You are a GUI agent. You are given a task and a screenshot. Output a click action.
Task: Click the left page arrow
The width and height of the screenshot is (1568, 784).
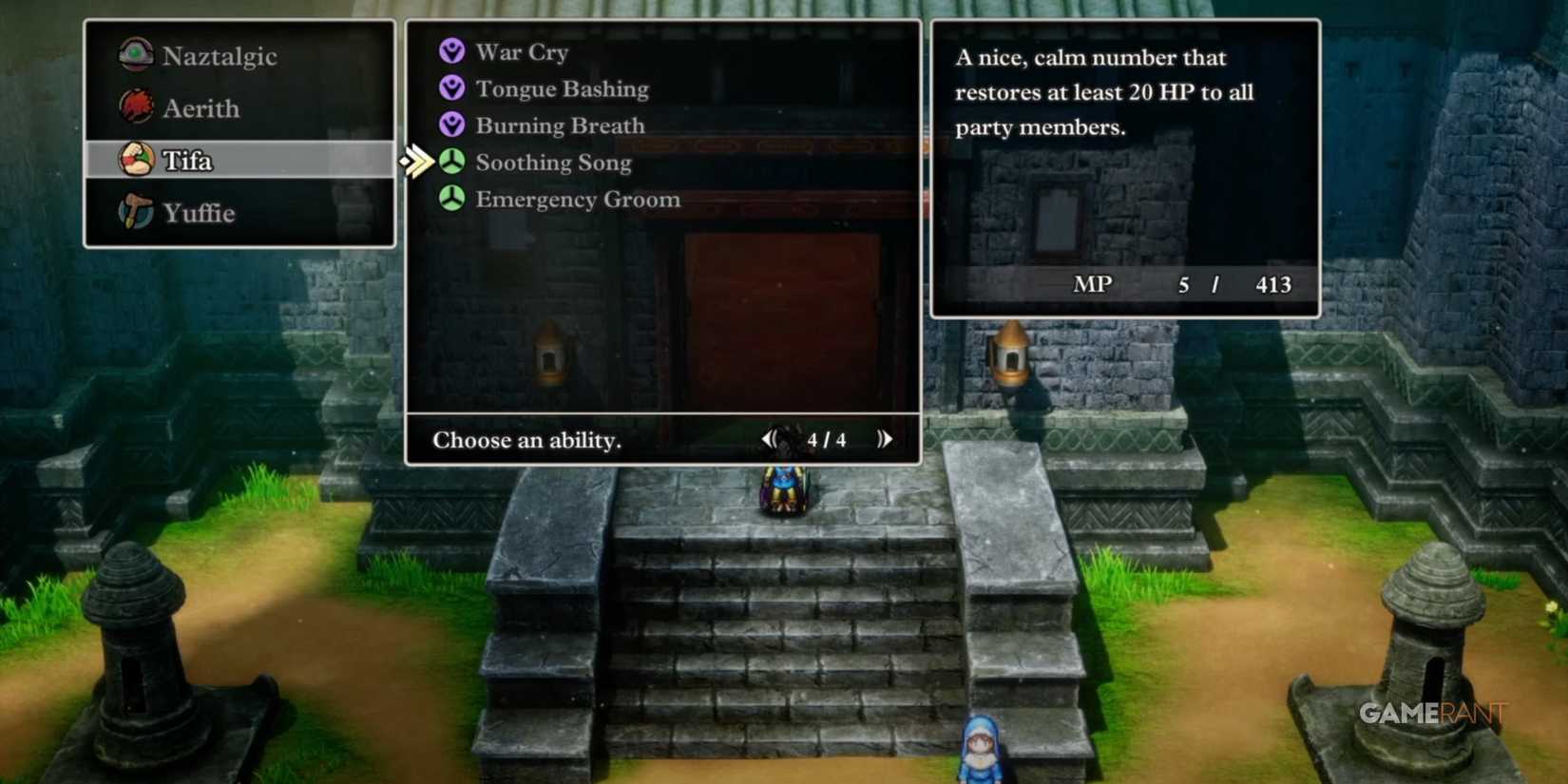tap(772, 438)
